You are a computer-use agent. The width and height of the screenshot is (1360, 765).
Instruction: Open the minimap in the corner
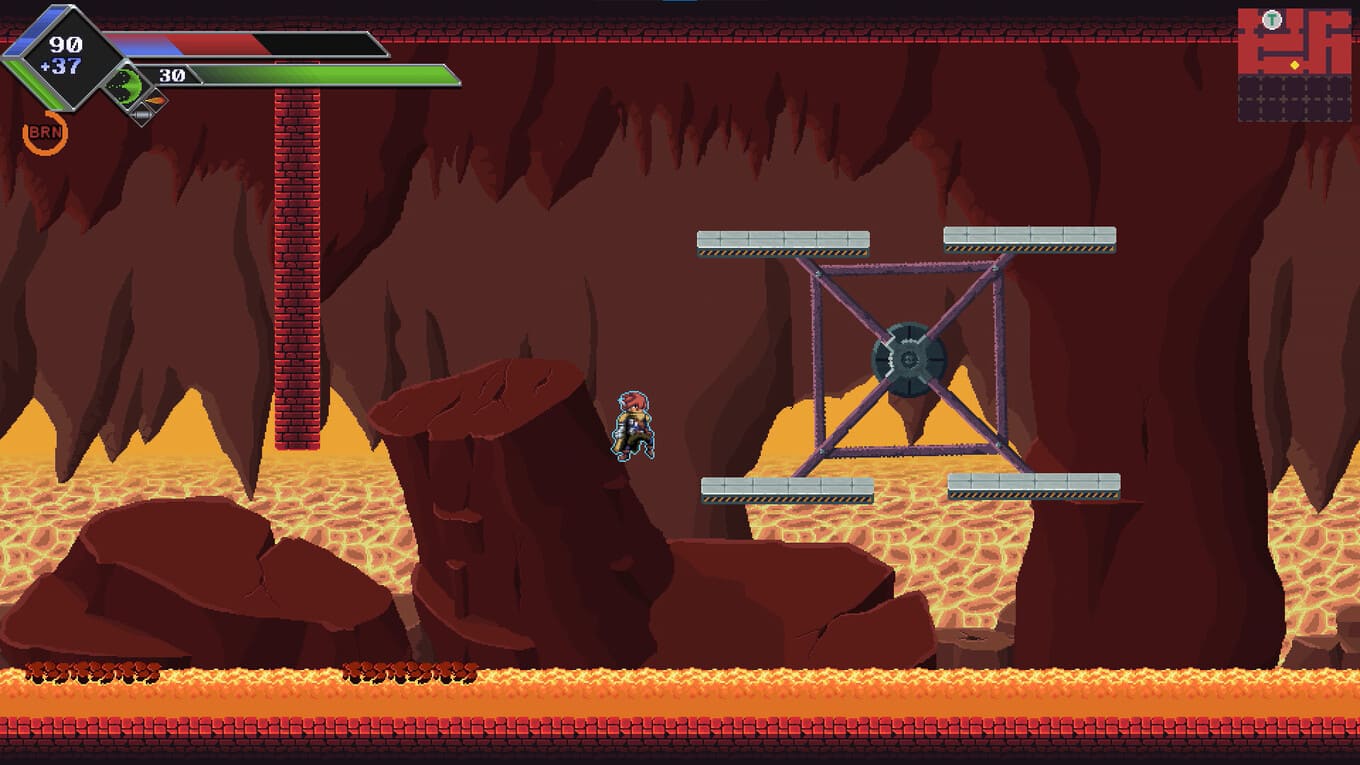tap(1294, 65)
